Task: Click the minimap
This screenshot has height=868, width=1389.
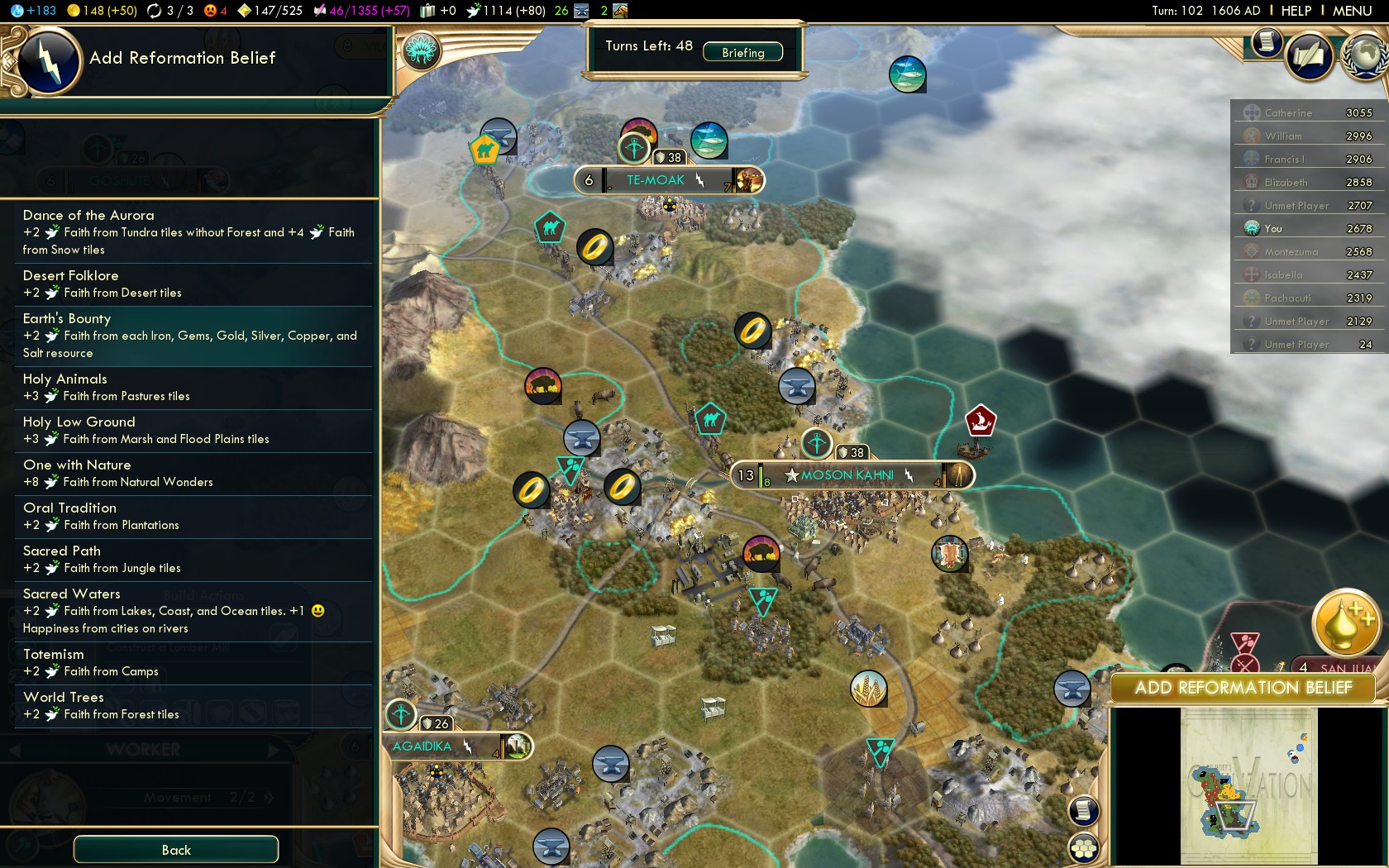Action: coord(1248,785)
